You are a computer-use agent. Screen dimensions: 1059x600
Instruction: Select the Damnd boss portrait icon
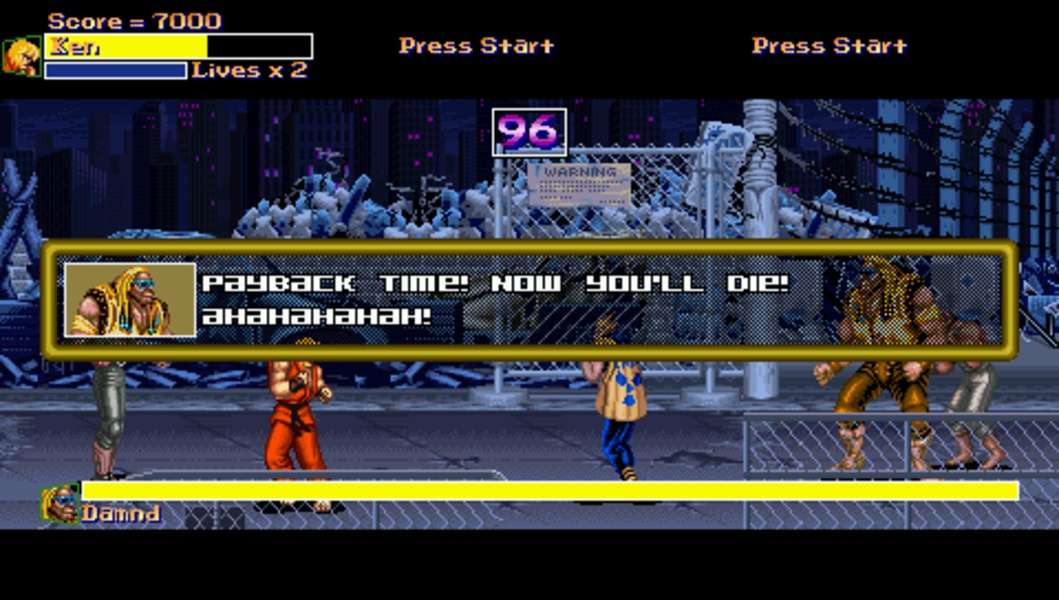pos(60,504)
